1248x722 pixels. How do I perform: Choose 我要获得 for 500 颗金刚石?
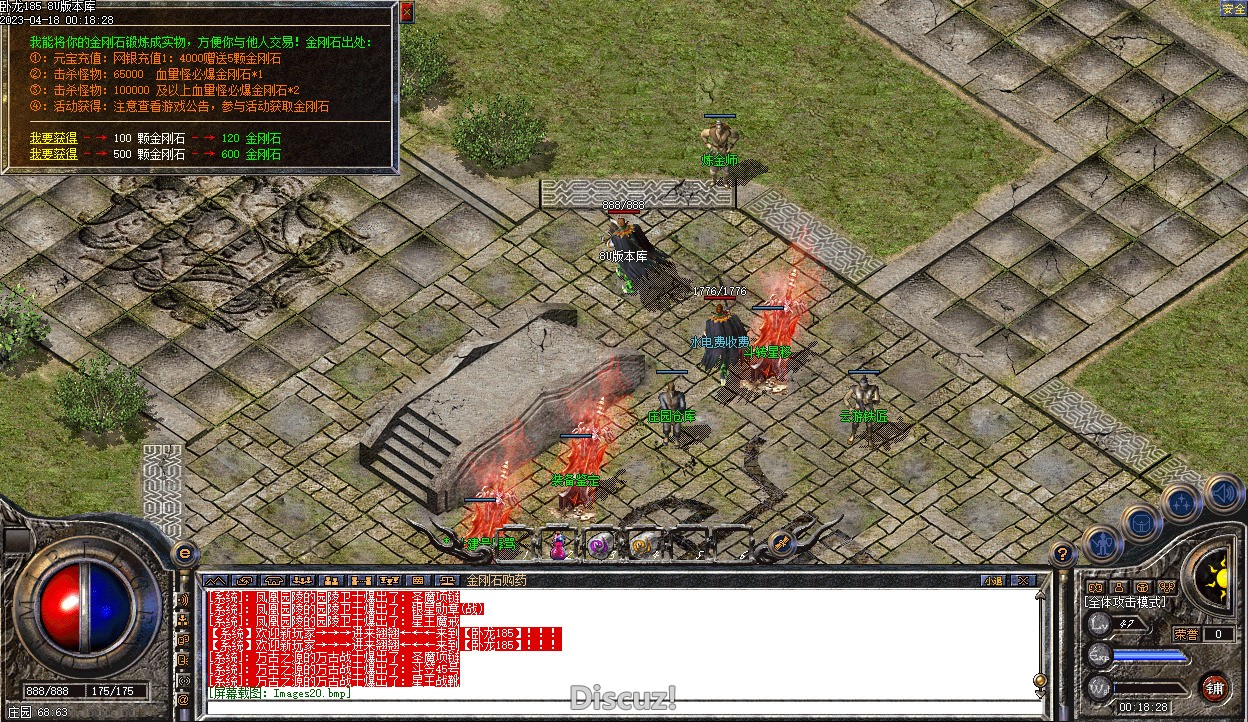coord(53,154)
